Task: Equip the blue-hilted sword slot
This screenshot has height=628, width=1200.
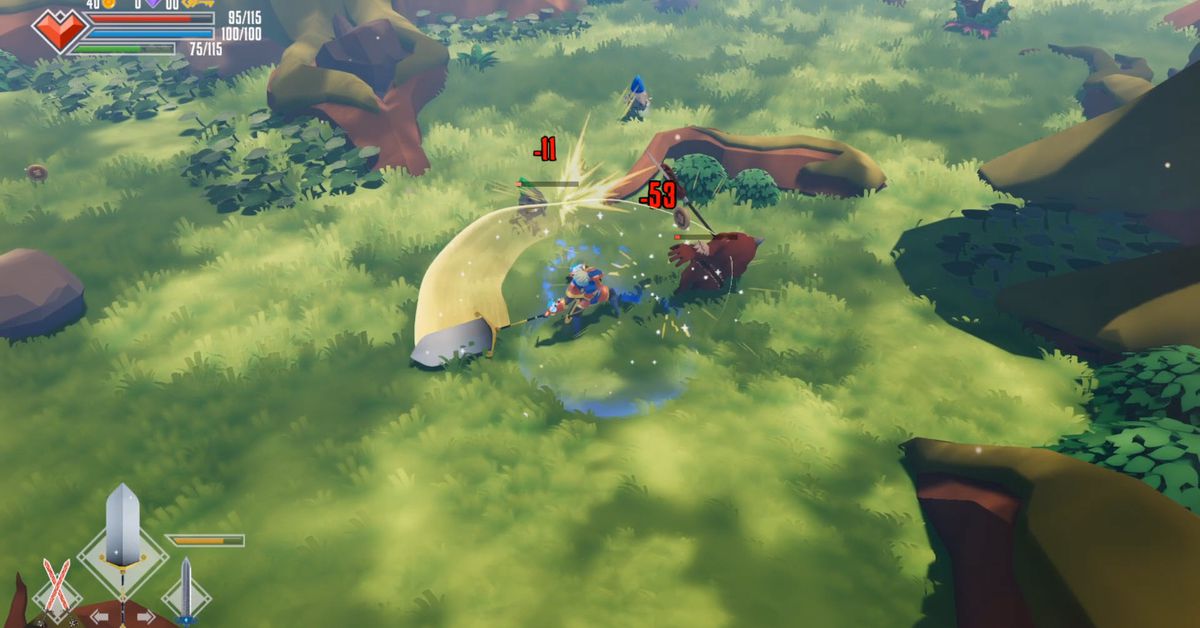Action: (185, 590)
